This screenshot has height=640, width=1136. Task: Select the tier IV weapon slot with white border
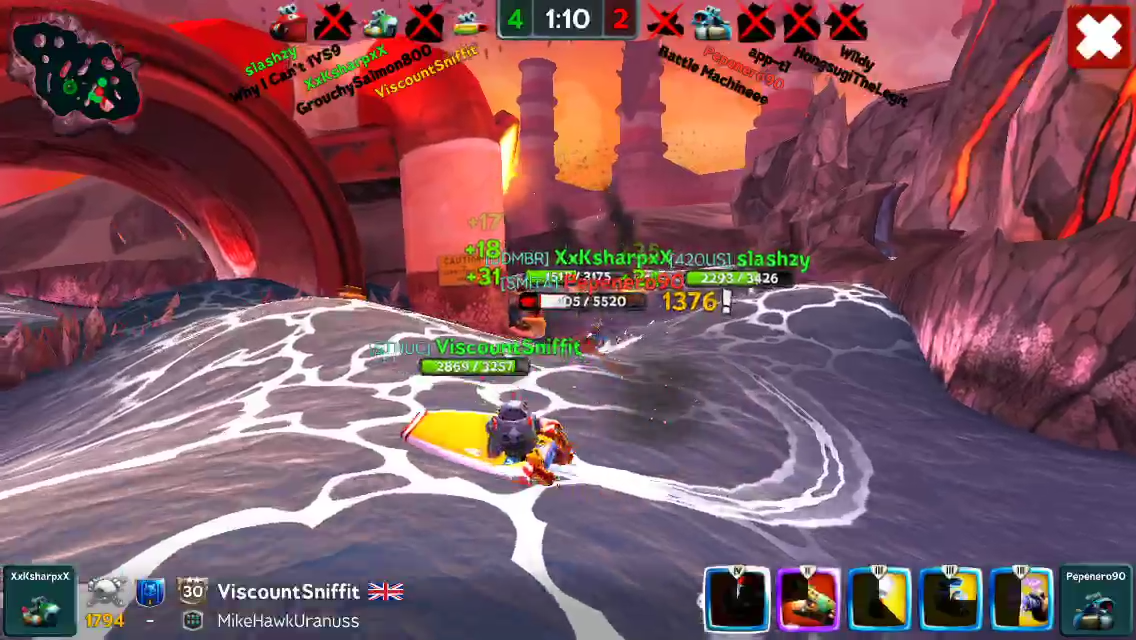click(x=736, y=599)
